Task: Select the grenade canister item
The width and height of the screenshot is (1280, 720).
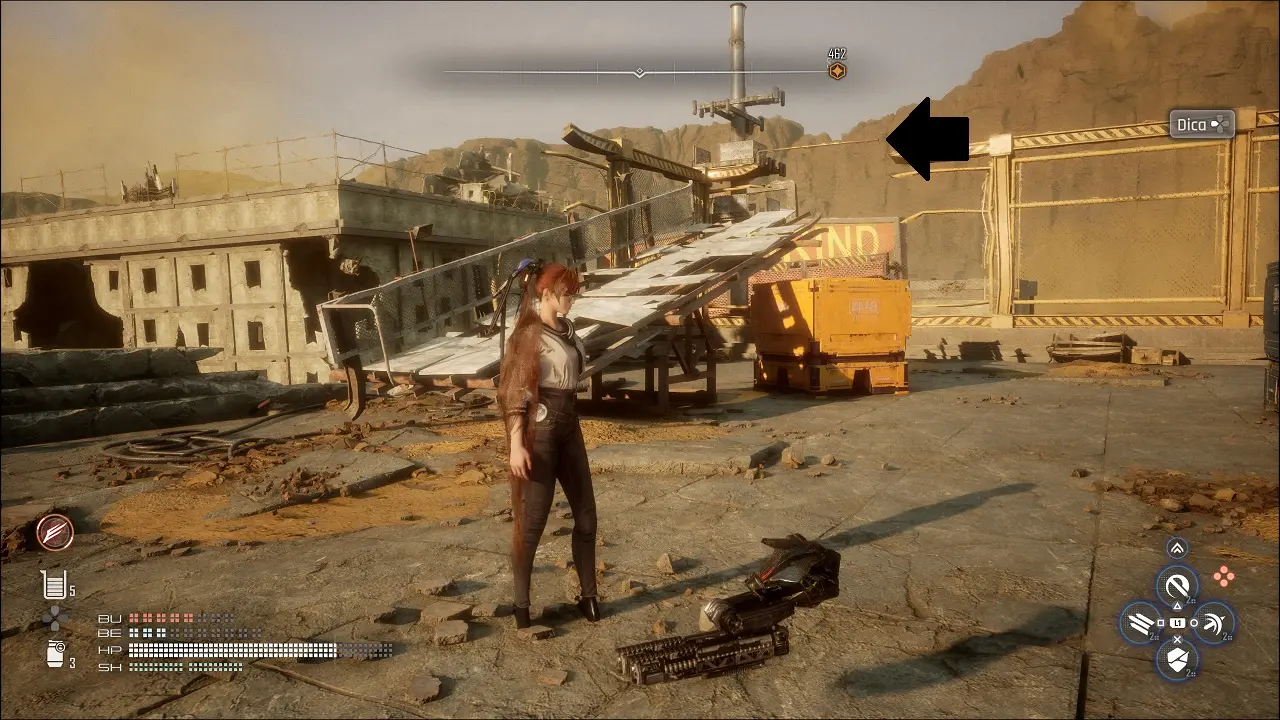Action: tap(55, 654)
